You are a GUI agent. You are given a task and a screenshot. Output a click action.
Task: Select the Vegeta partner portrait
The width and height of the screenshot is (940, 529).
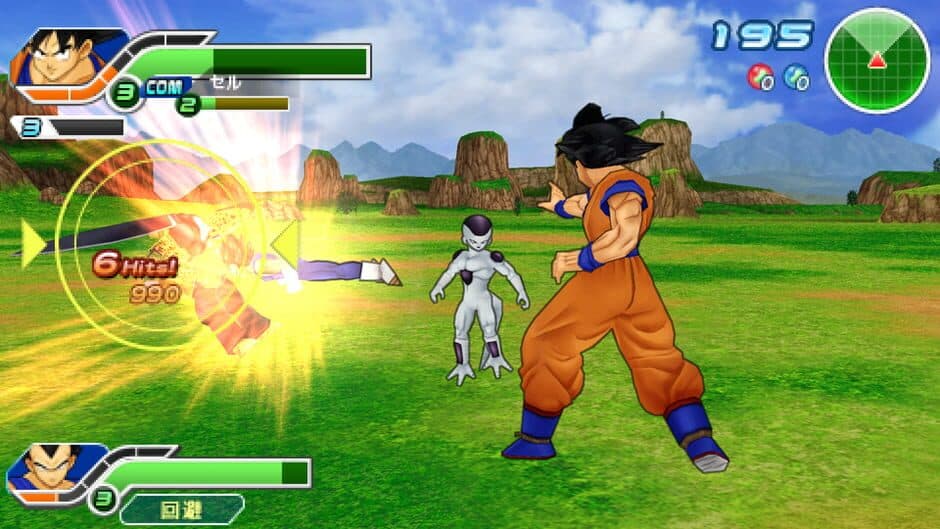point(50,468)
